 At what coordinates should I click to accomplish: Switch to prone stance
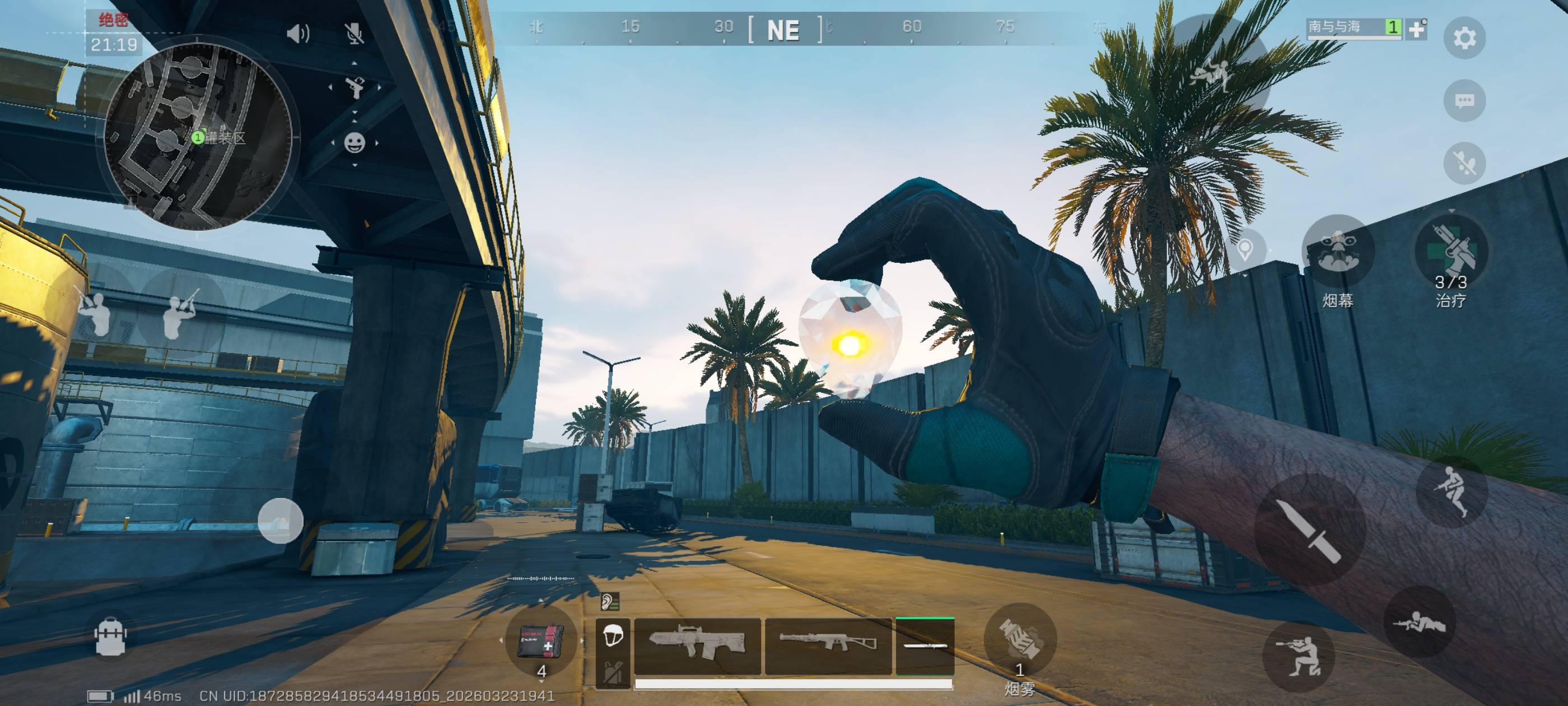[x=1420, y=622]
